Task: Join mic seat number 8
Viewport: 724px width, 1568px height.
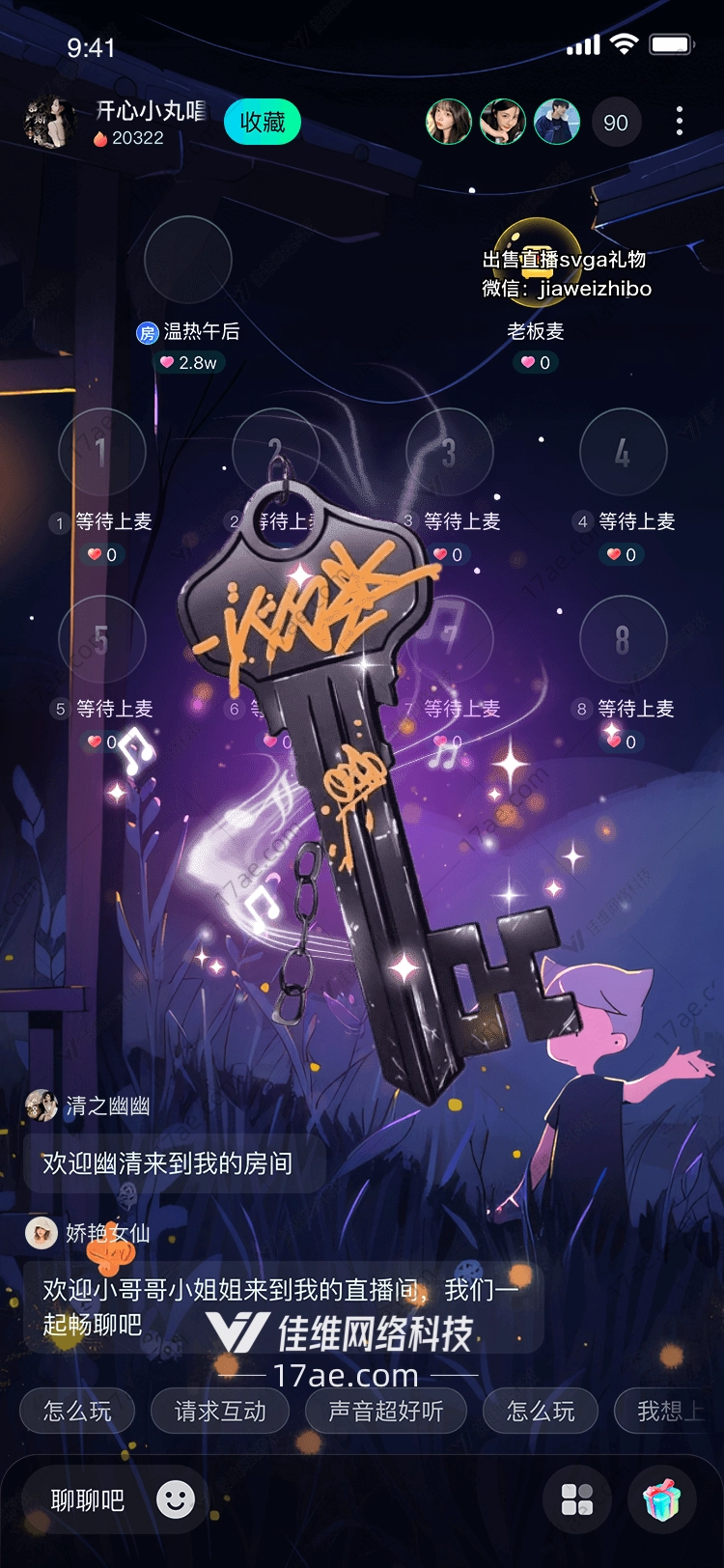Action: 623,639
